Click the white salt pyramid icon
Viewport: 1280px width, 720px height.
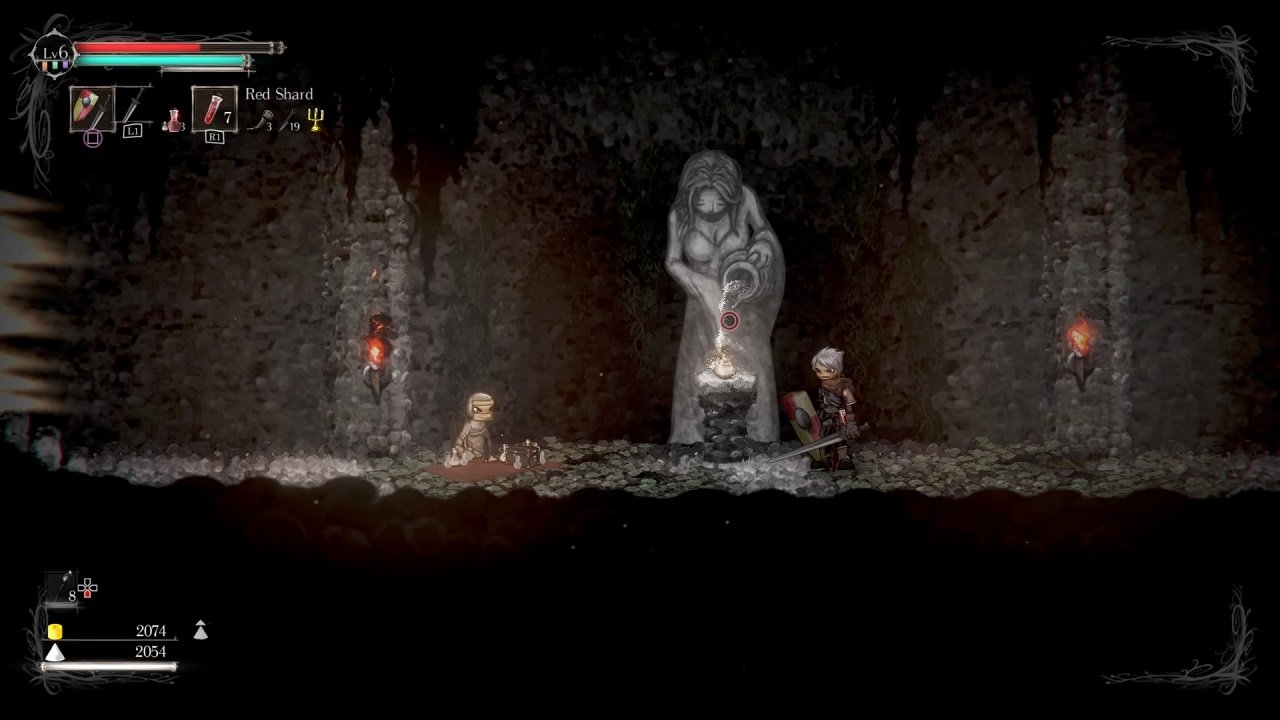coord(55,652)
